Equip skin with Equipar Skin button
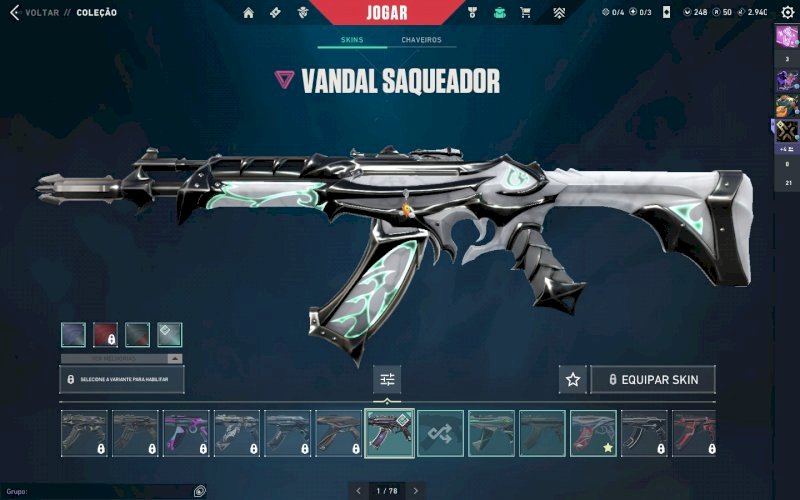Image resolution: width=800 pixels, height=500 pixels. click(653, 380)
